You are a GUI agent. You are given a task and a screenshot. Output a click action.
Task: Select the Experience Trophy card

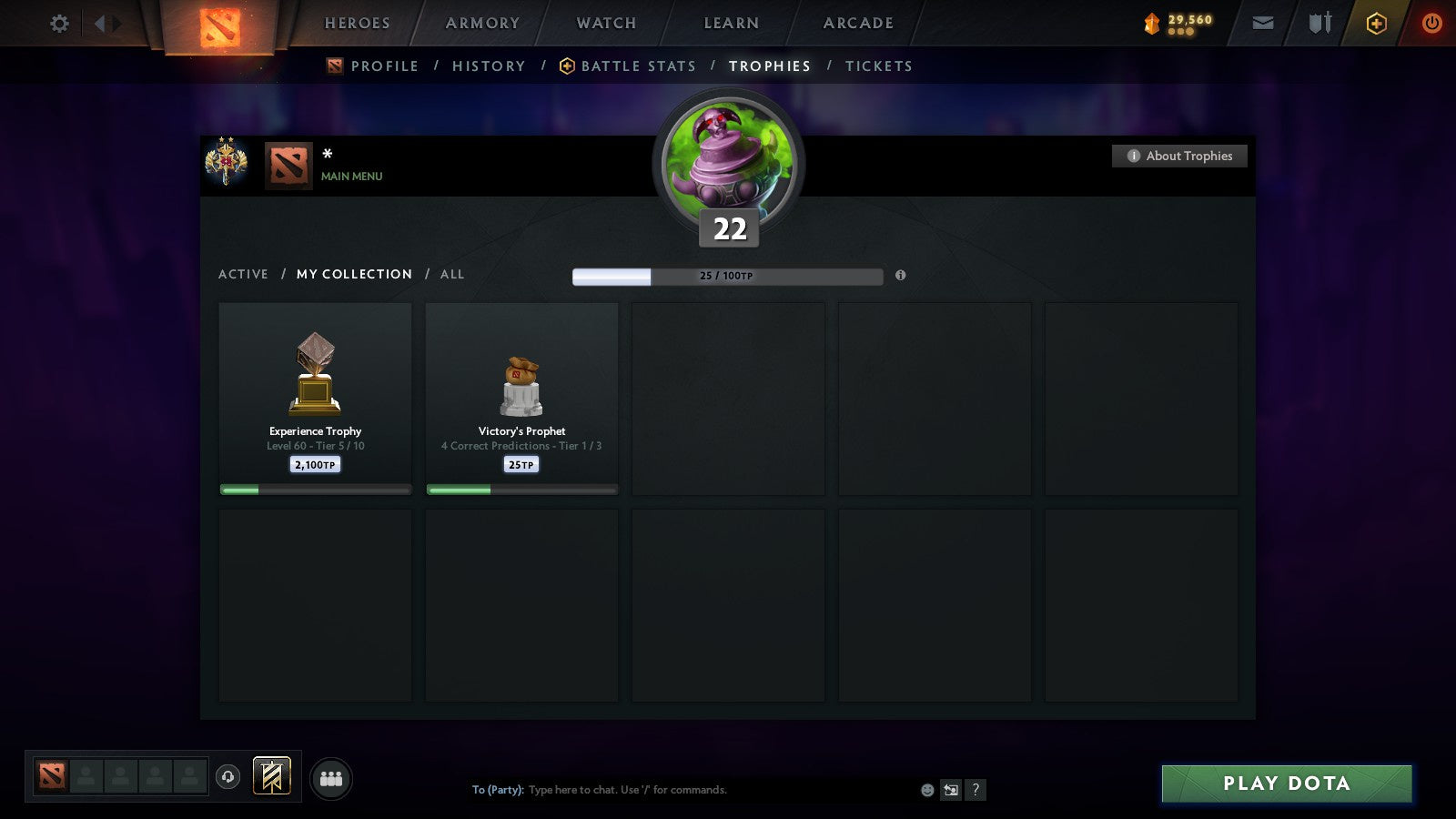[x=314, y=398]
